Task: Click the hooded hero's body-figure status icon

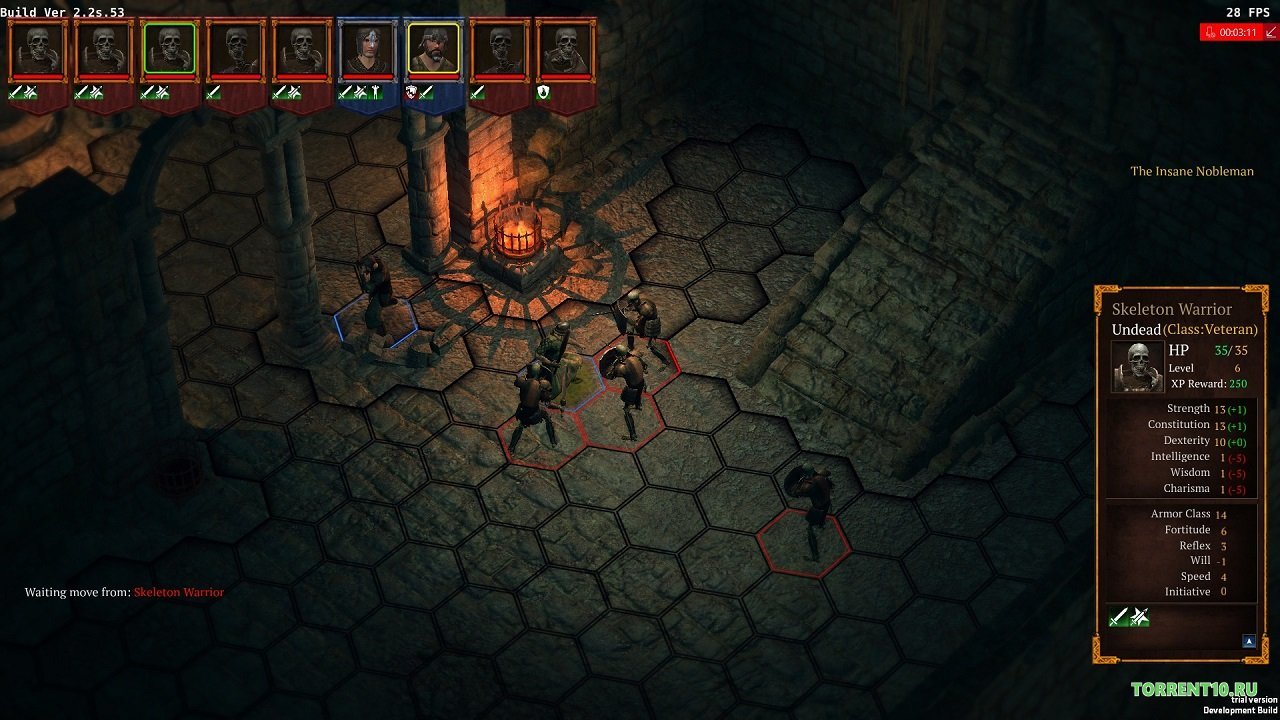Action: [375, 92]
